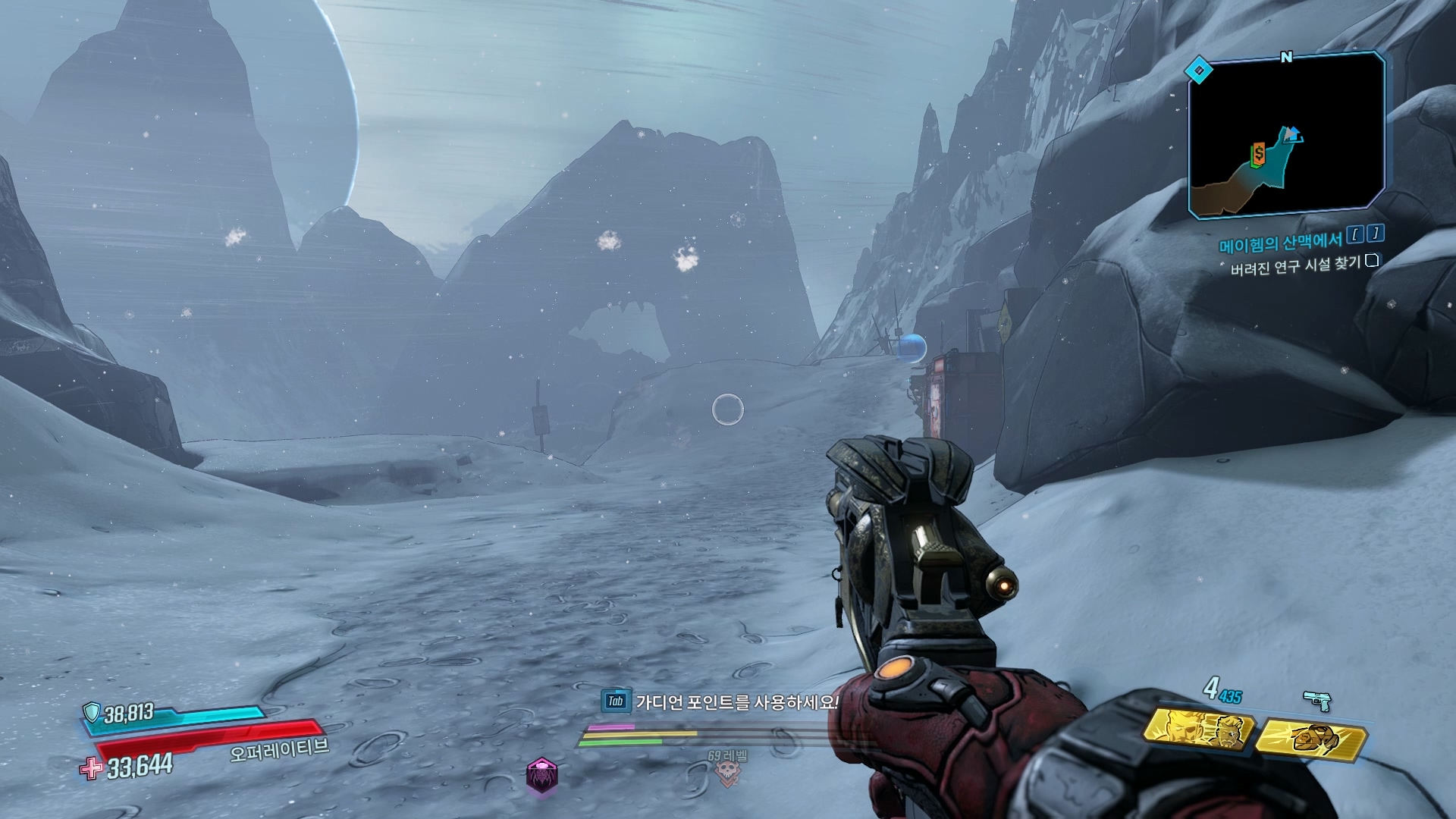1456x819 pixels.
Task: Click the orange vending machine marker on minimap
Action: pyautogui.click(x=1259, y=155)
